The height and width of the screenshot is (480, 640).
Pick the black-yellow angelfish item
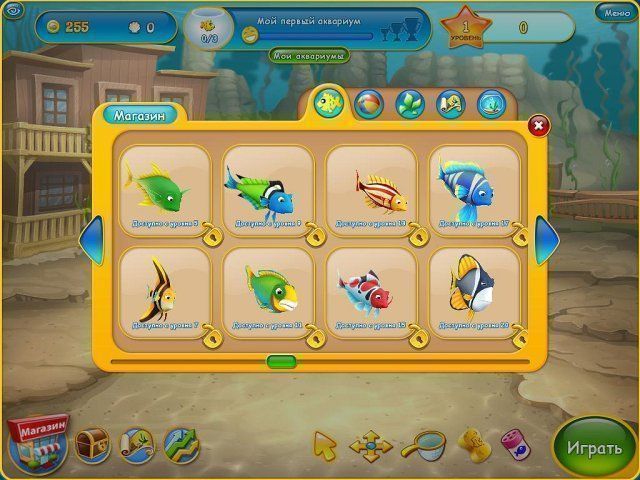(x=163, y=288)
